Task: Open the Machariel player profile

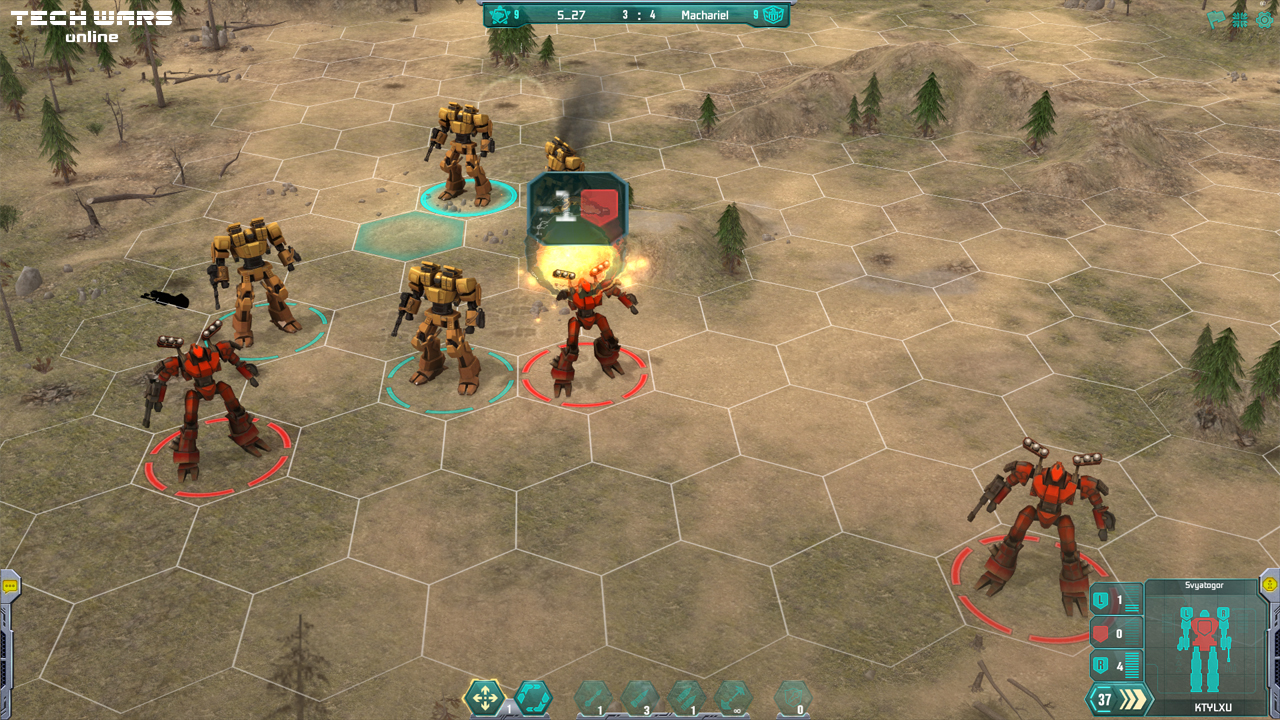Action: [705, 14]
